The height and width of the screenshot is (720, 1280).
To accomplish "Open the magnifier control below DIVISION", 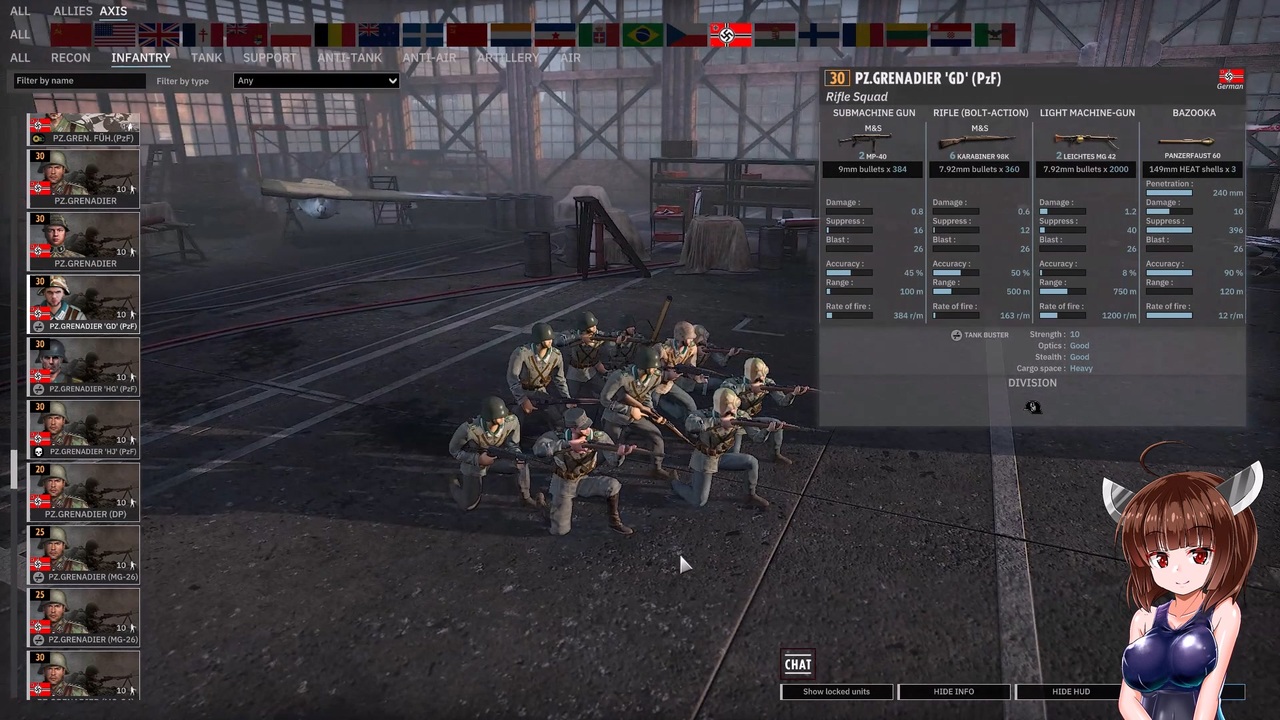I will point(1032,407).
